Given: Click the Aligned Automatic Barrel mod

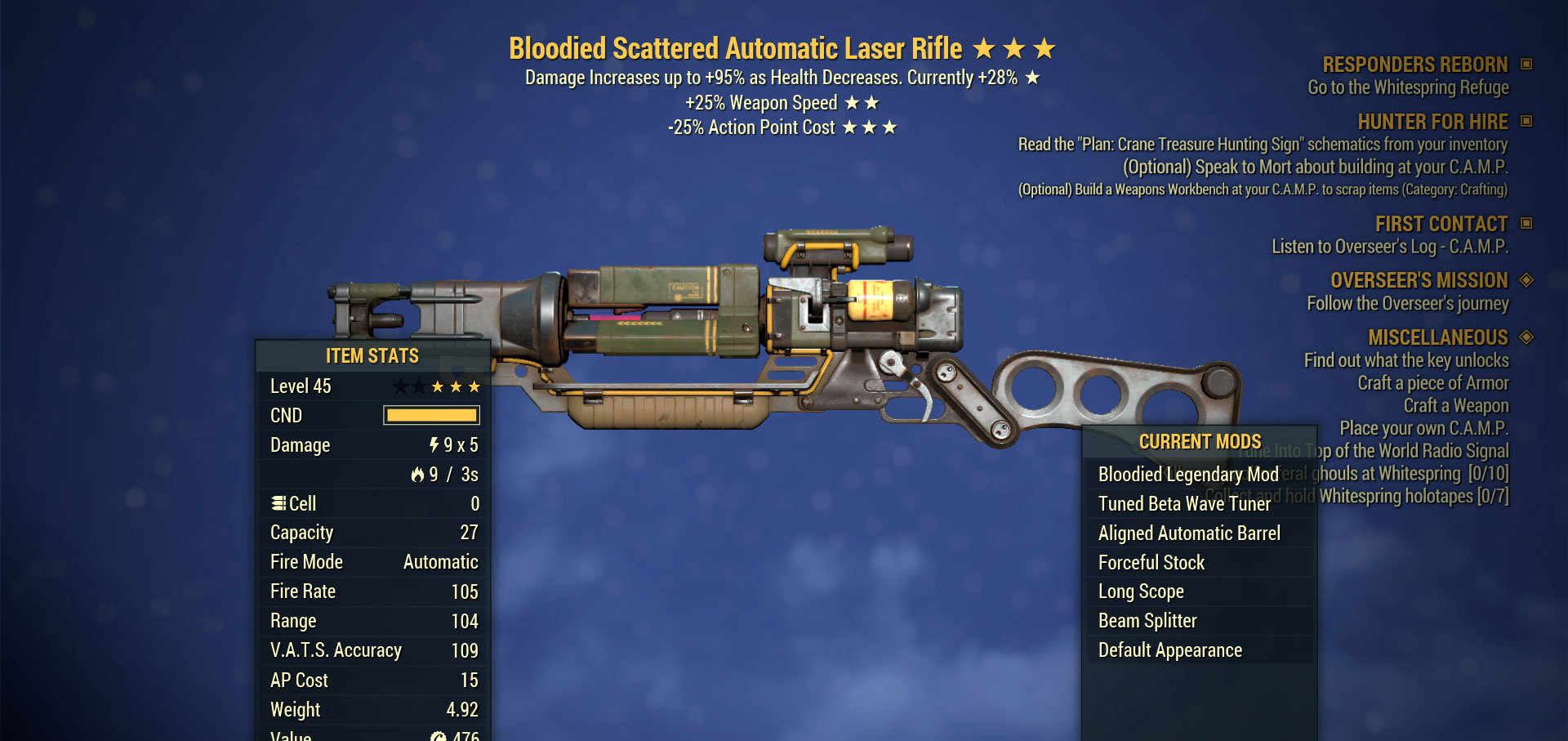Looking at the screenshot, I should pos(1189,533).
